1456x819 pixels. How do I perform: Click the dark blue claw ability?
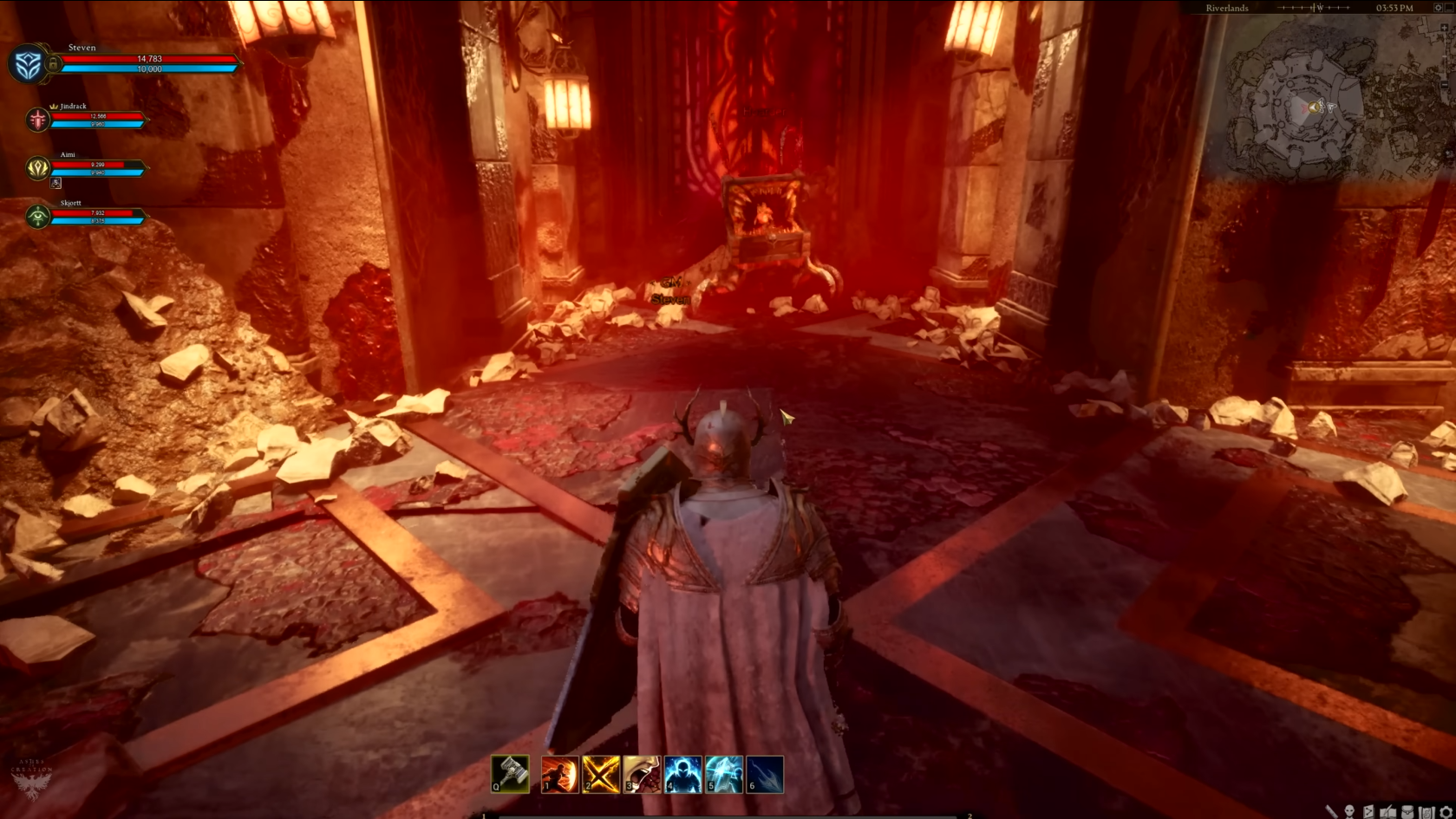coord(765,774)
